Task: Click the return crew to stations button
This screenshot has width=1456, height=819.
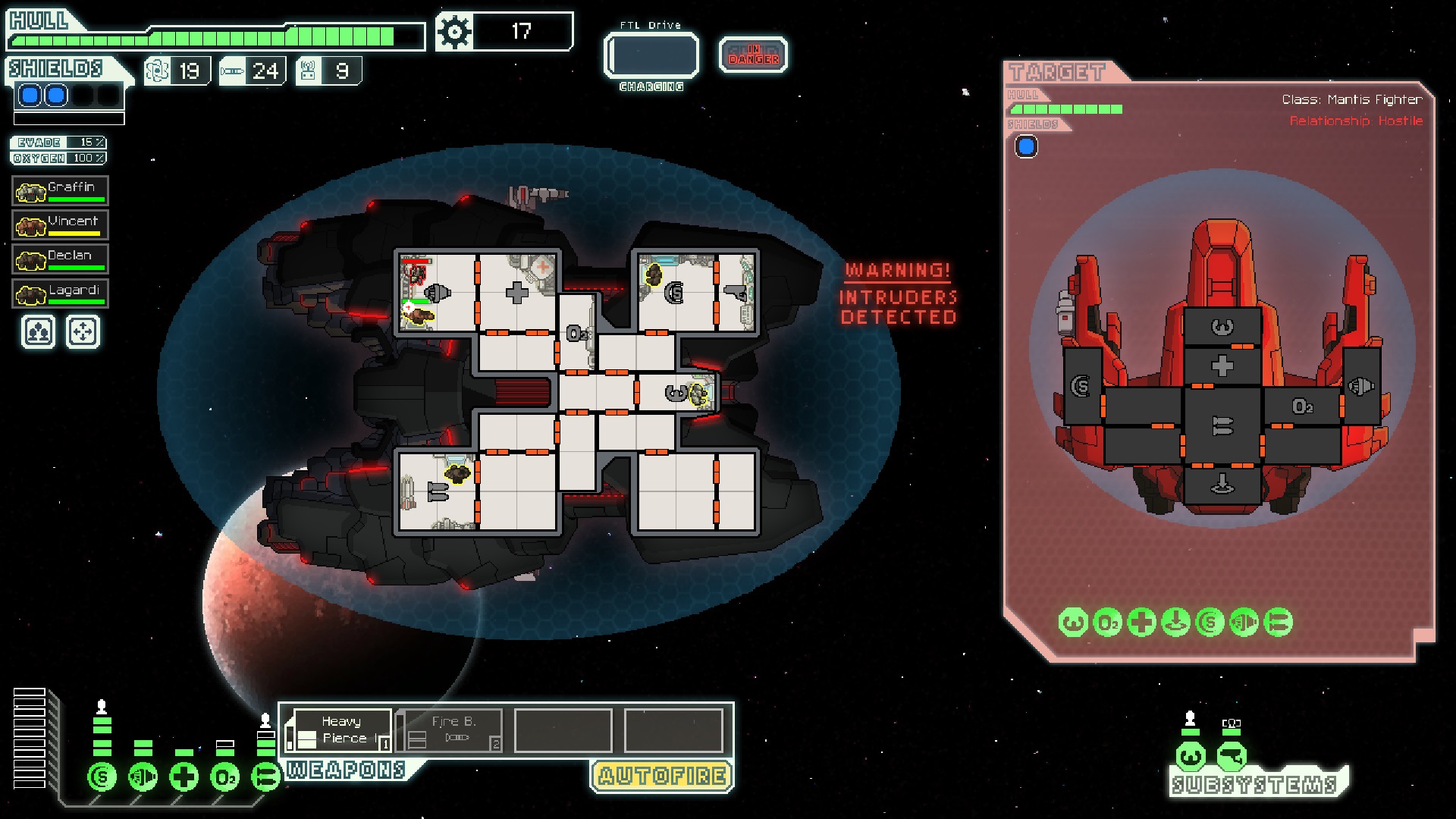Action: coord(83,332)
